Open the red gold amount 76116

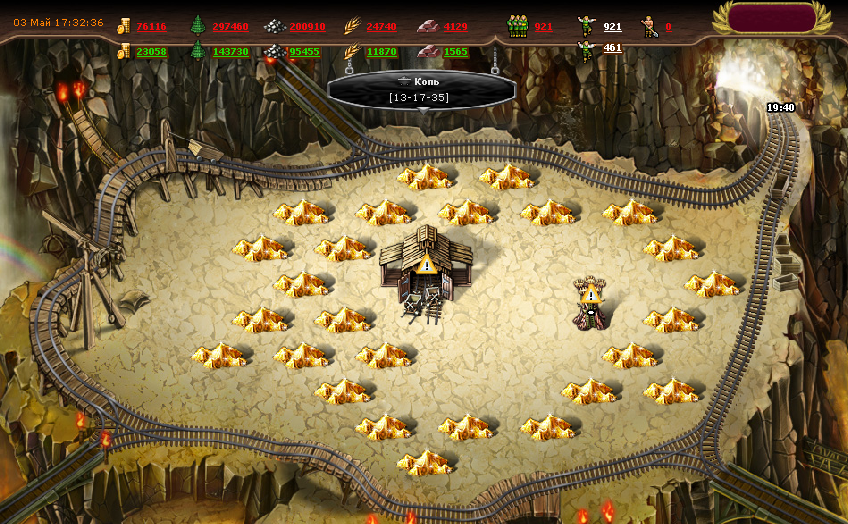tap(151, 26)
